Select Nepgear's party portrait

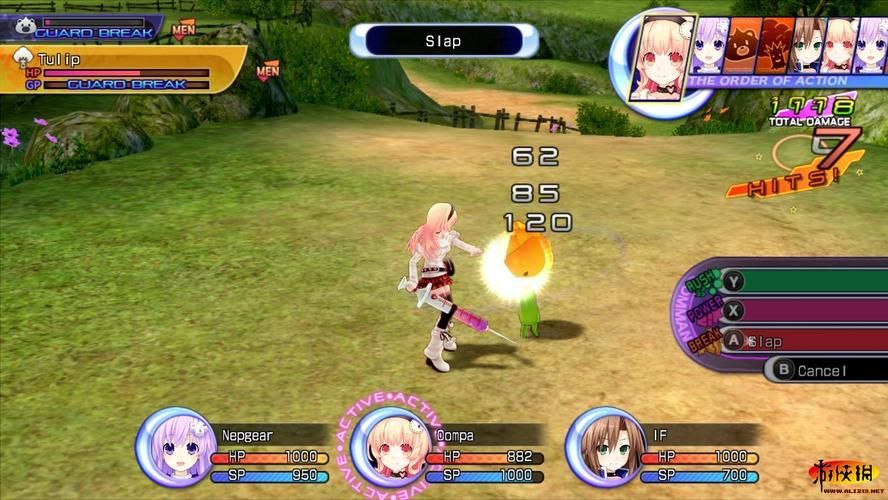point(174,445)
